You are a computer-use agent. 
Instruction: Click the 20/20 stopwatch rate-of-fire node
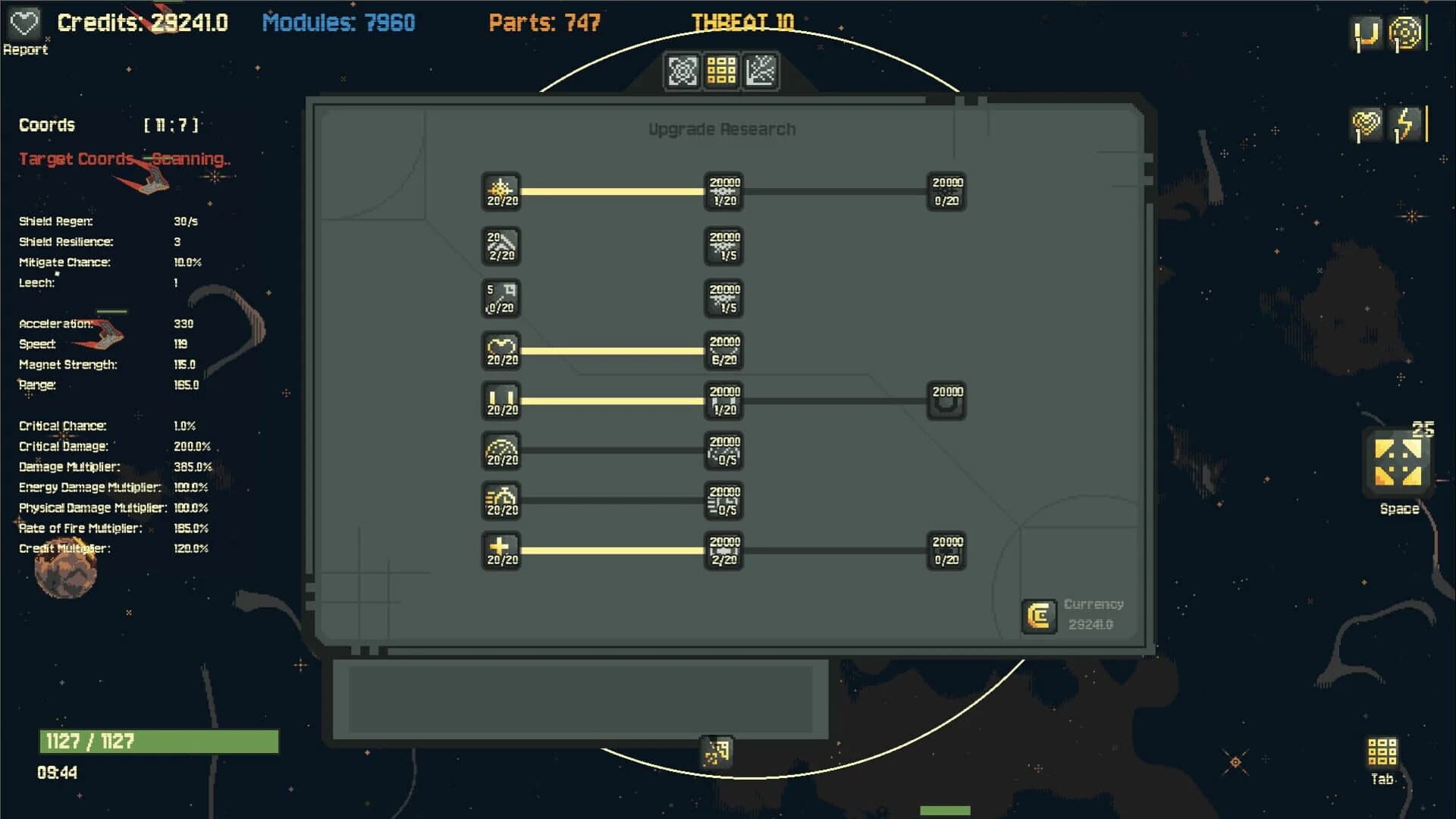pos(501,501)
